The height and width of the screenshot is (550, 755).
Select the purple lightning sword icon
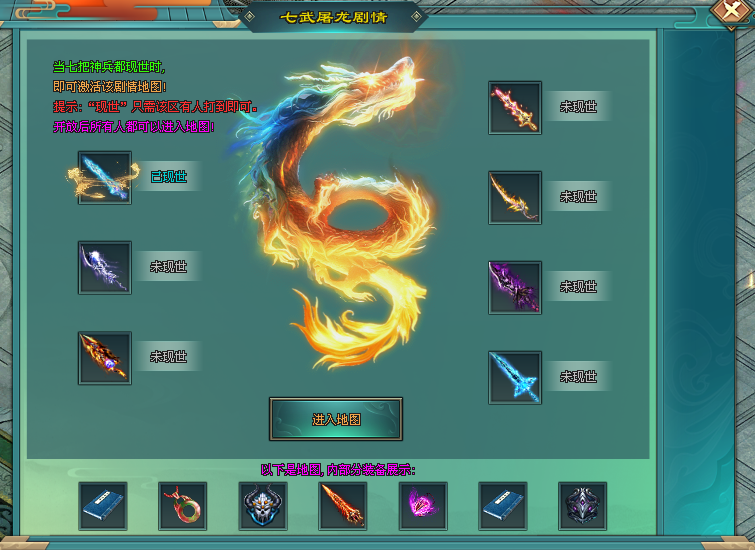pyautogui.click(x=105, y=267)
